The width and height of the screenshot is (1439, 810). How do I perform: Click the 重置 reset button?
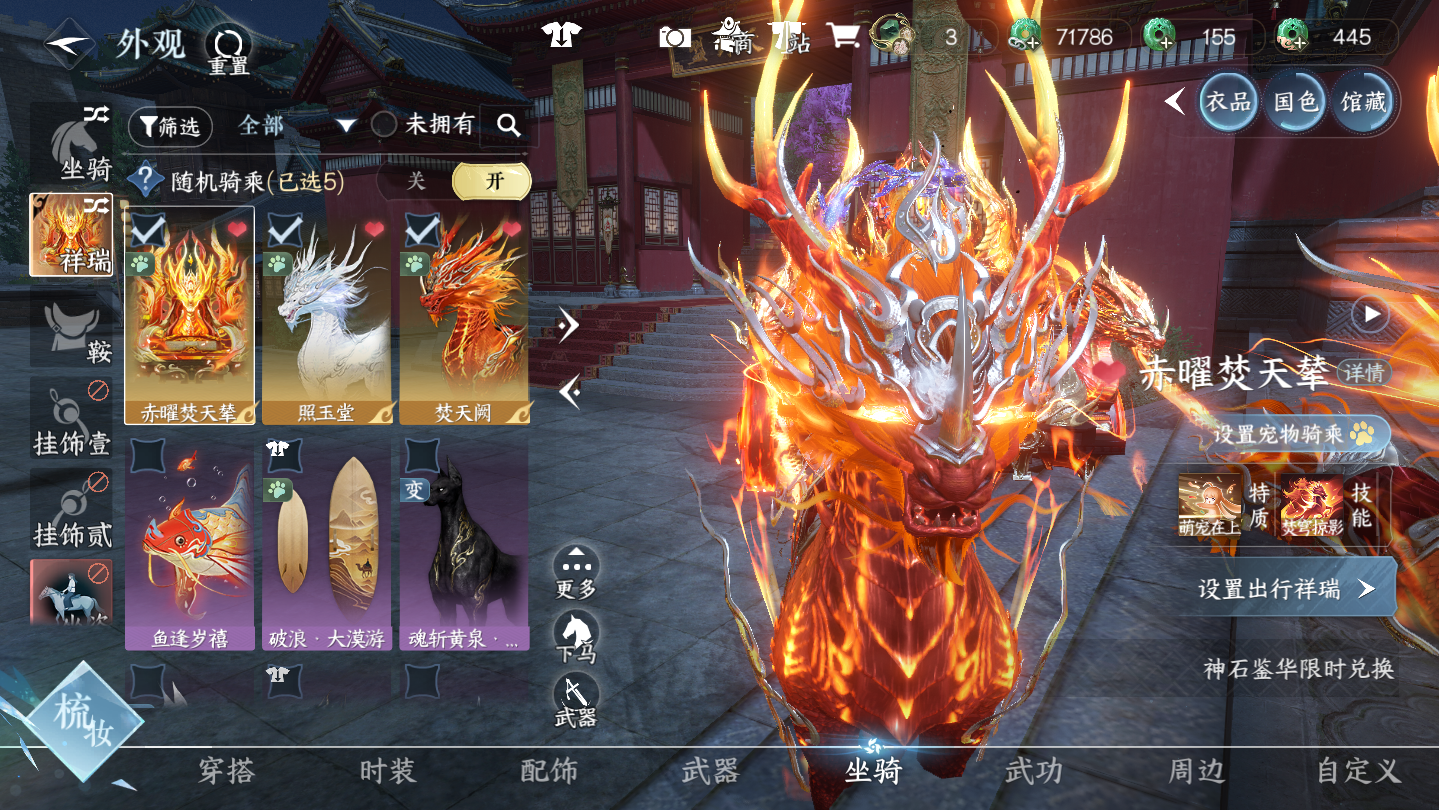point(228,49)
